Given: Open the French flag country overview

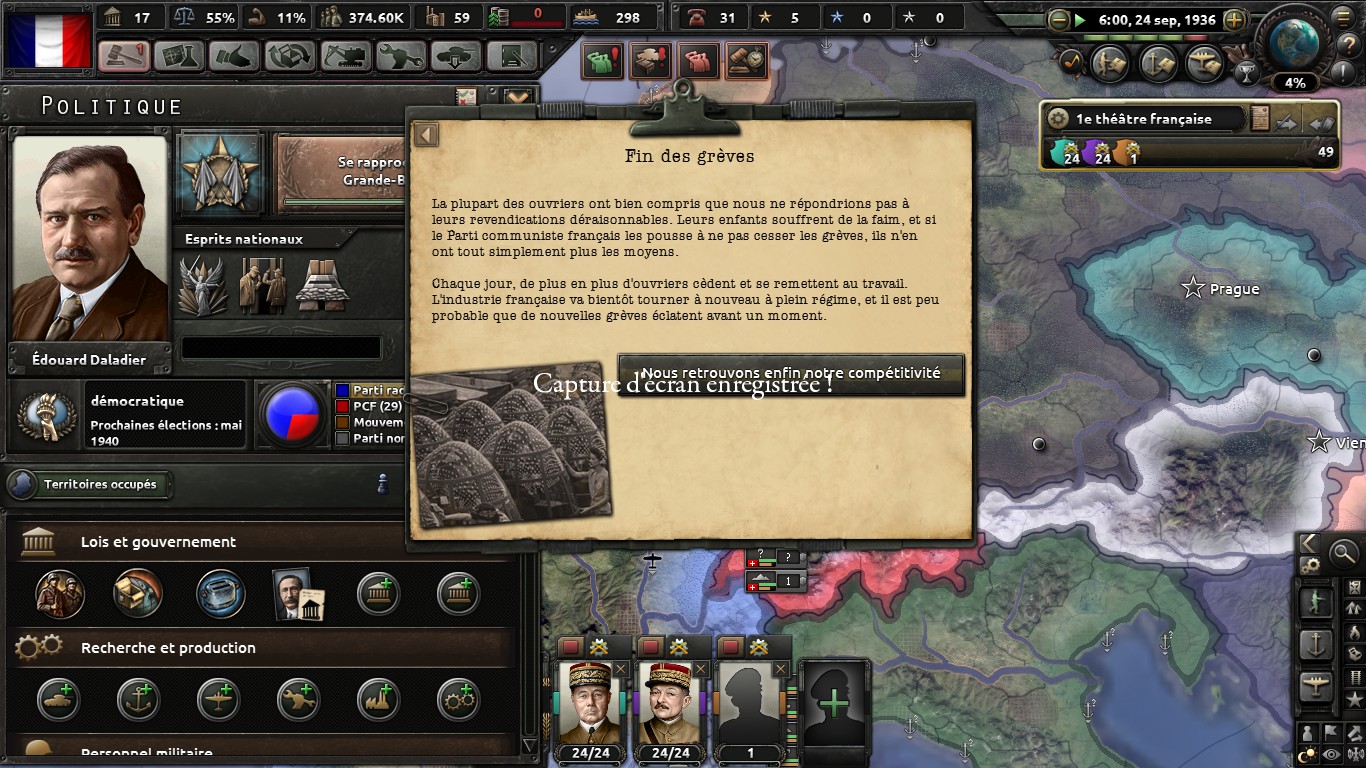Looking at the screenshot, I should point(49,40).
